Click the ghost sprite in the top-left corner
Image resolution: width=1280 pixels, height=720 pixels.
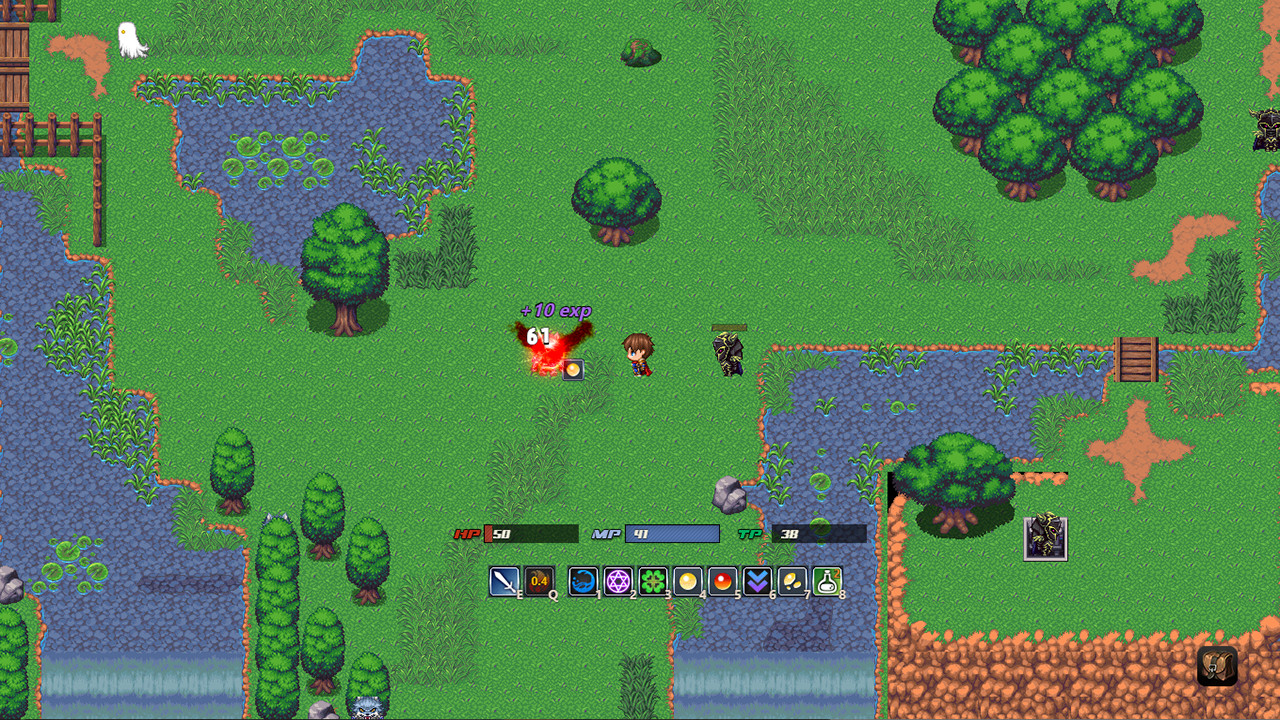pos(130,38)
